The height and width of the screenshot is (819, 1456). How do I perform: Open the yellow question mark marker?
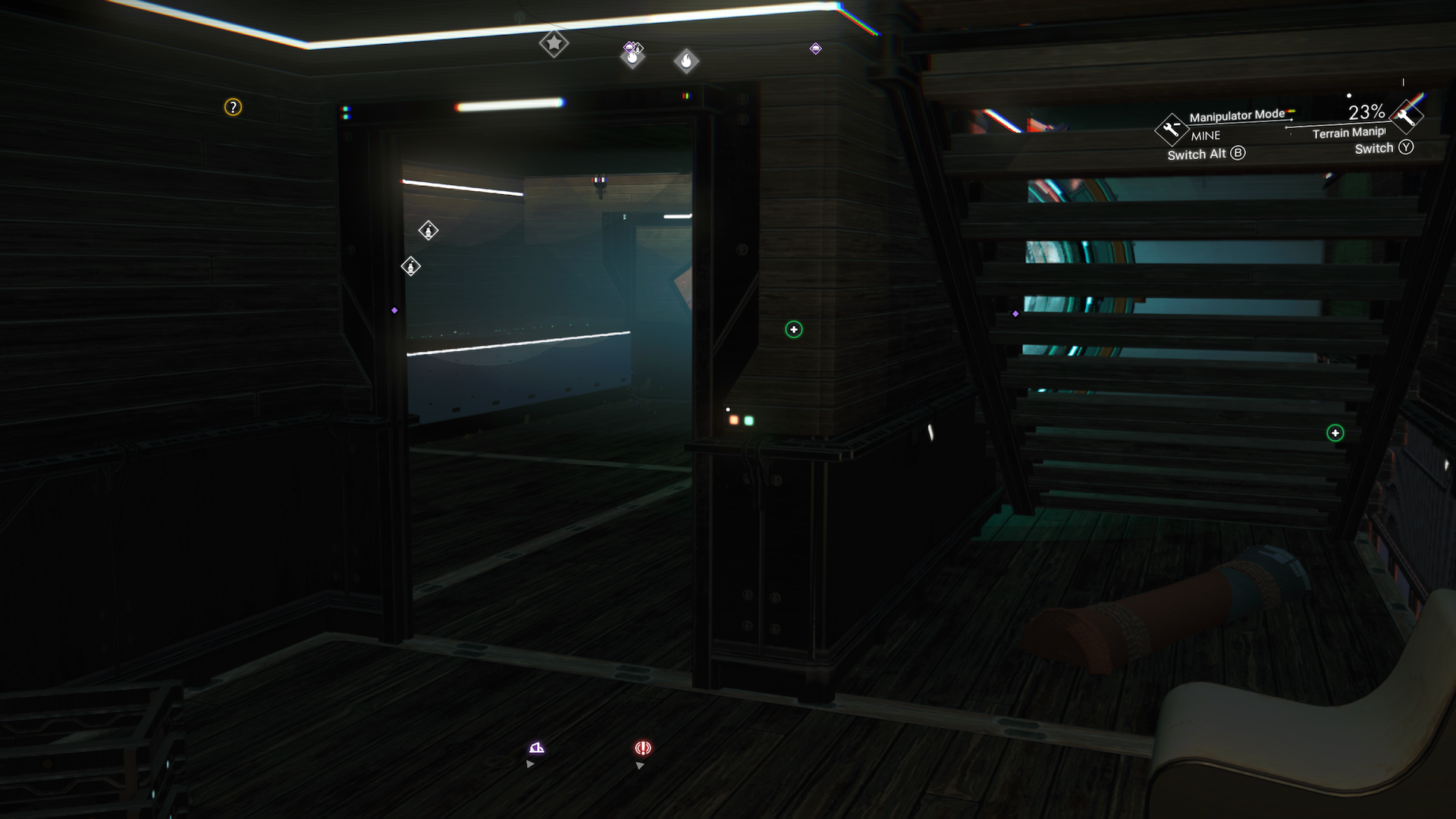(231, 108)
